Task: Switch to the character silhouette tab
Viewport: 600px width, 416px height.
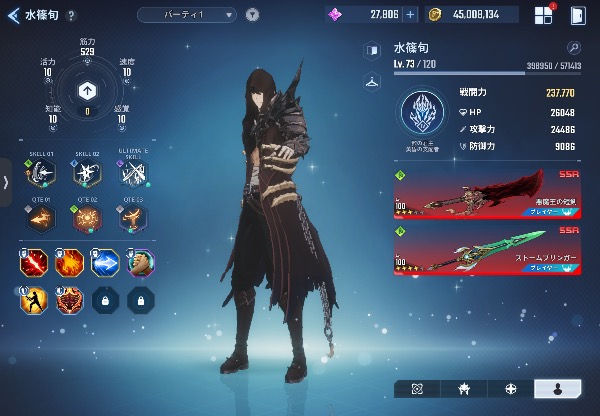Action: pos(558,388)
